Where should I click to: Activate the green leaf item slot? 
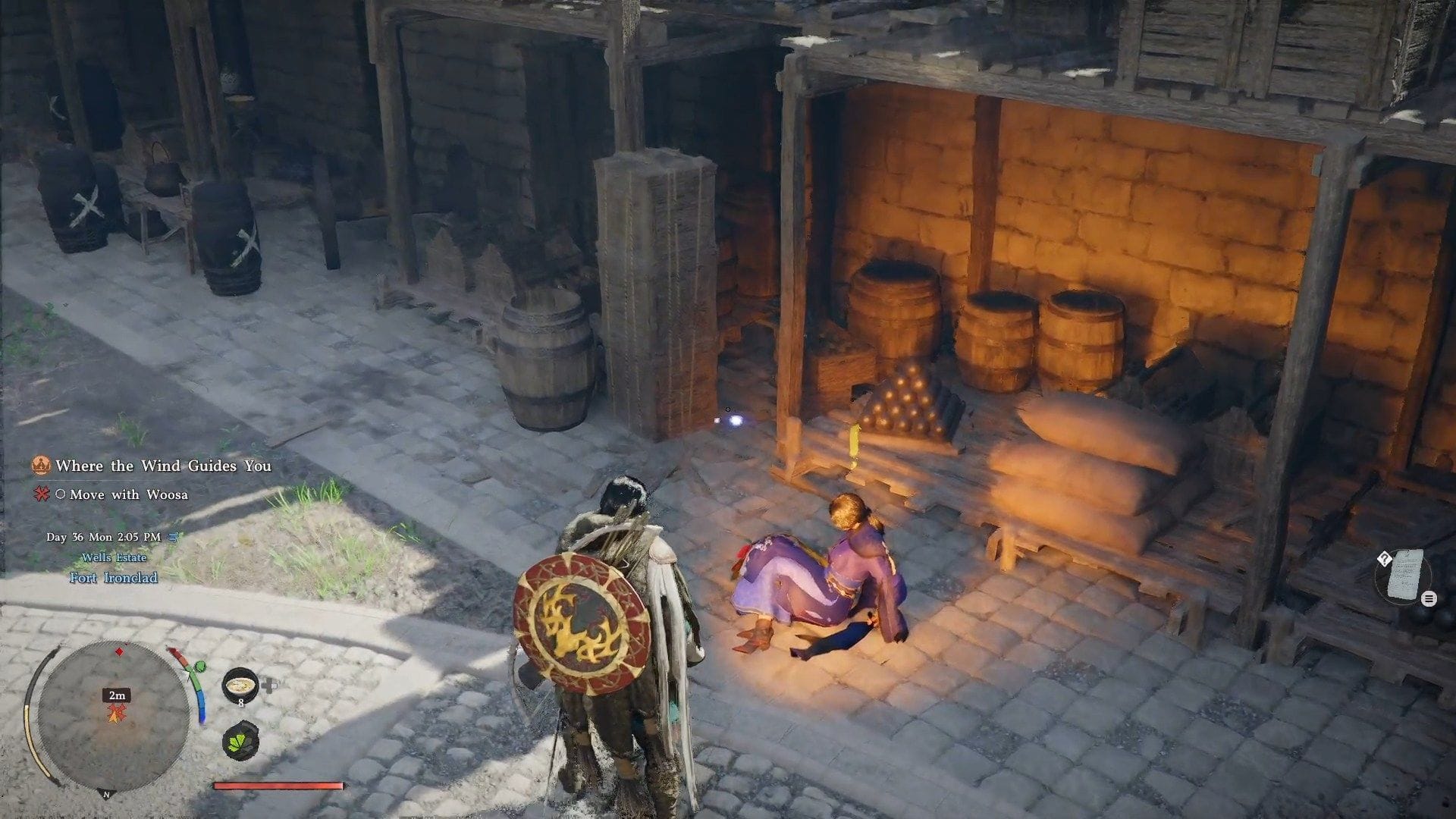point(241,740)
